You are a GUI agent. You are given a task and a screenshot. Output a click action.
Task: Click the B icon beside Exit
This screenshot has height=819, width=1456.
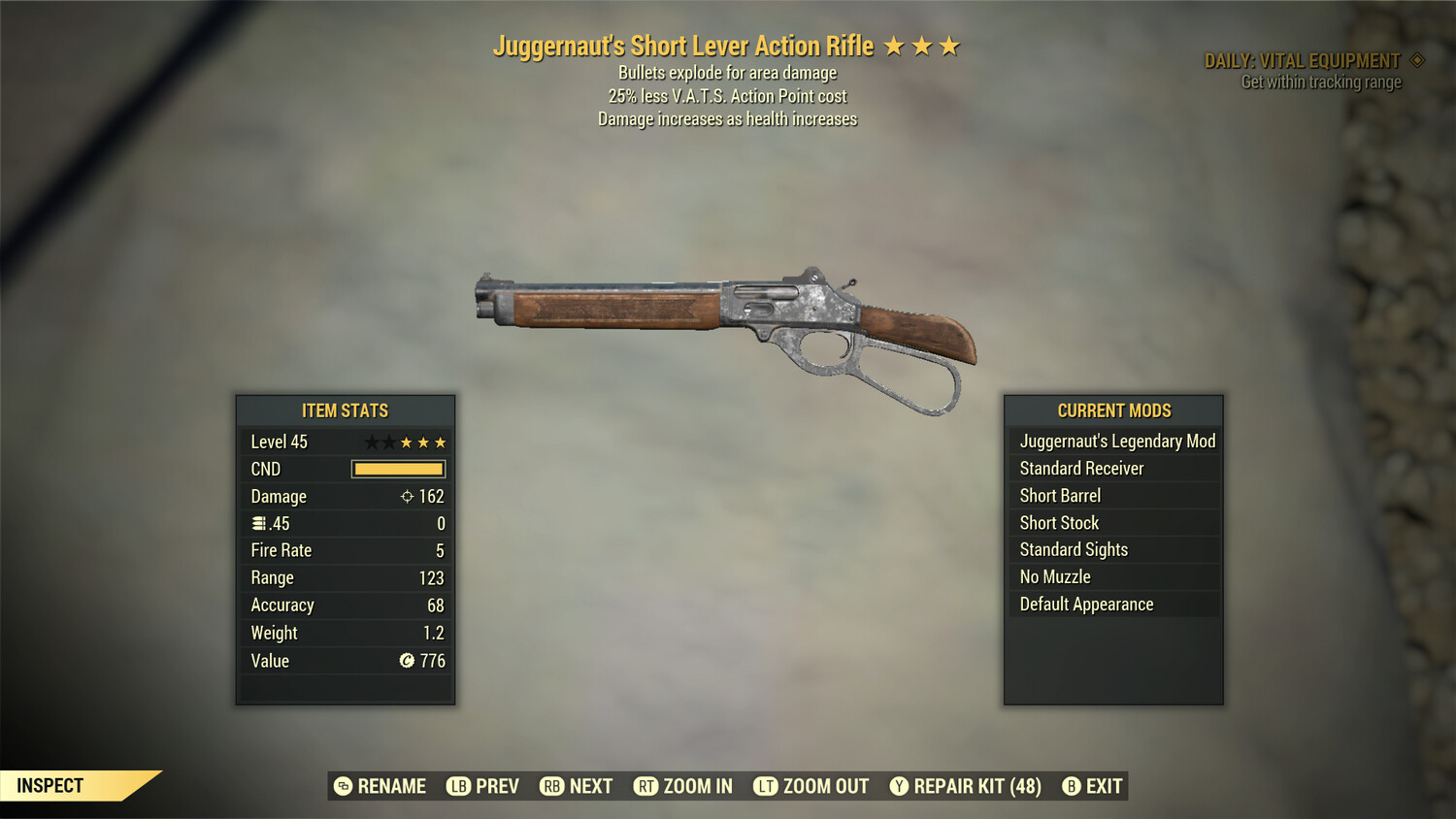click(1073, 786)
